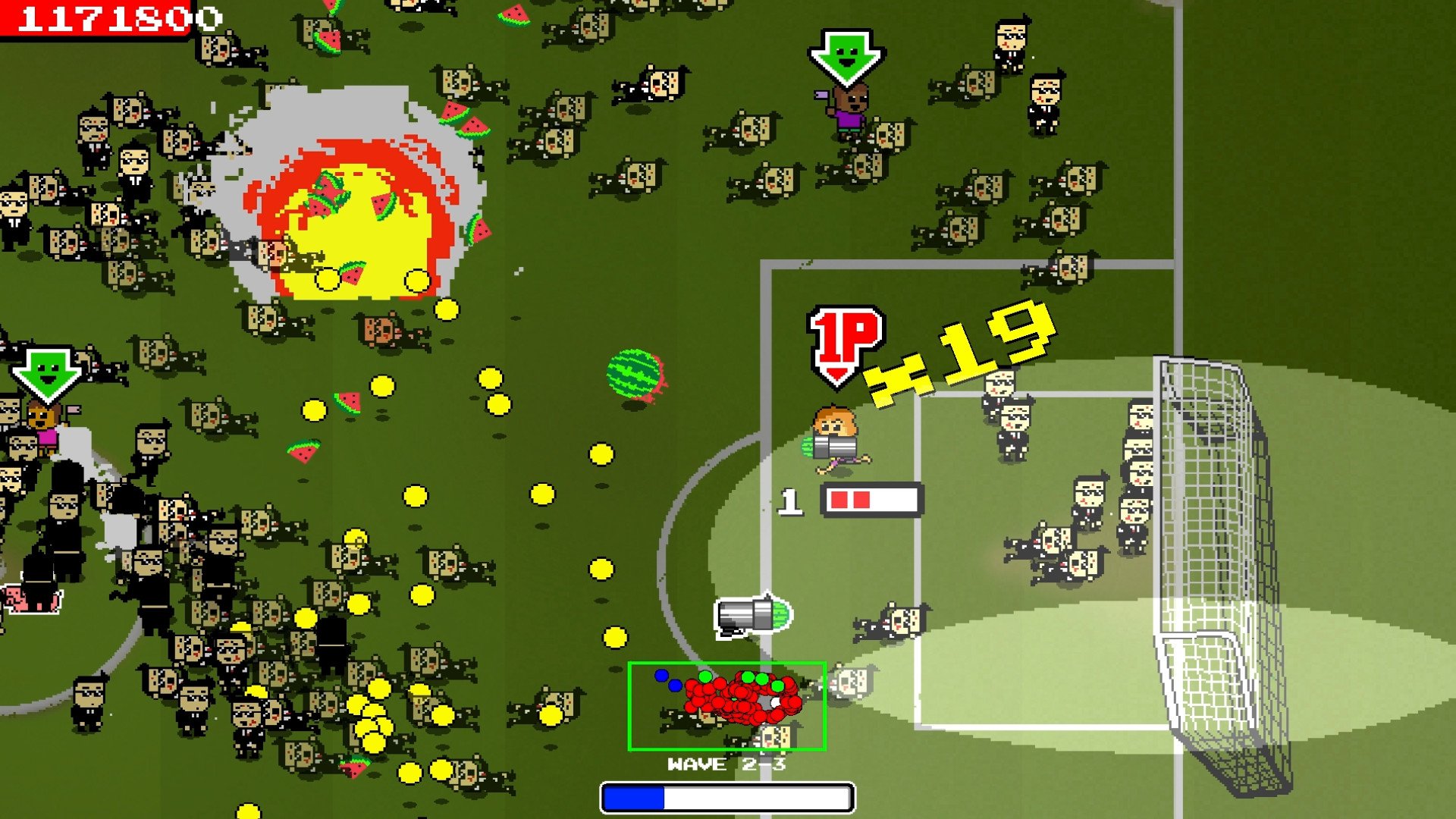Image resolution: width=1456 pixels, height=819 pixels.
Task: Click the ammo counter showing 1
Action: point(790,500)
